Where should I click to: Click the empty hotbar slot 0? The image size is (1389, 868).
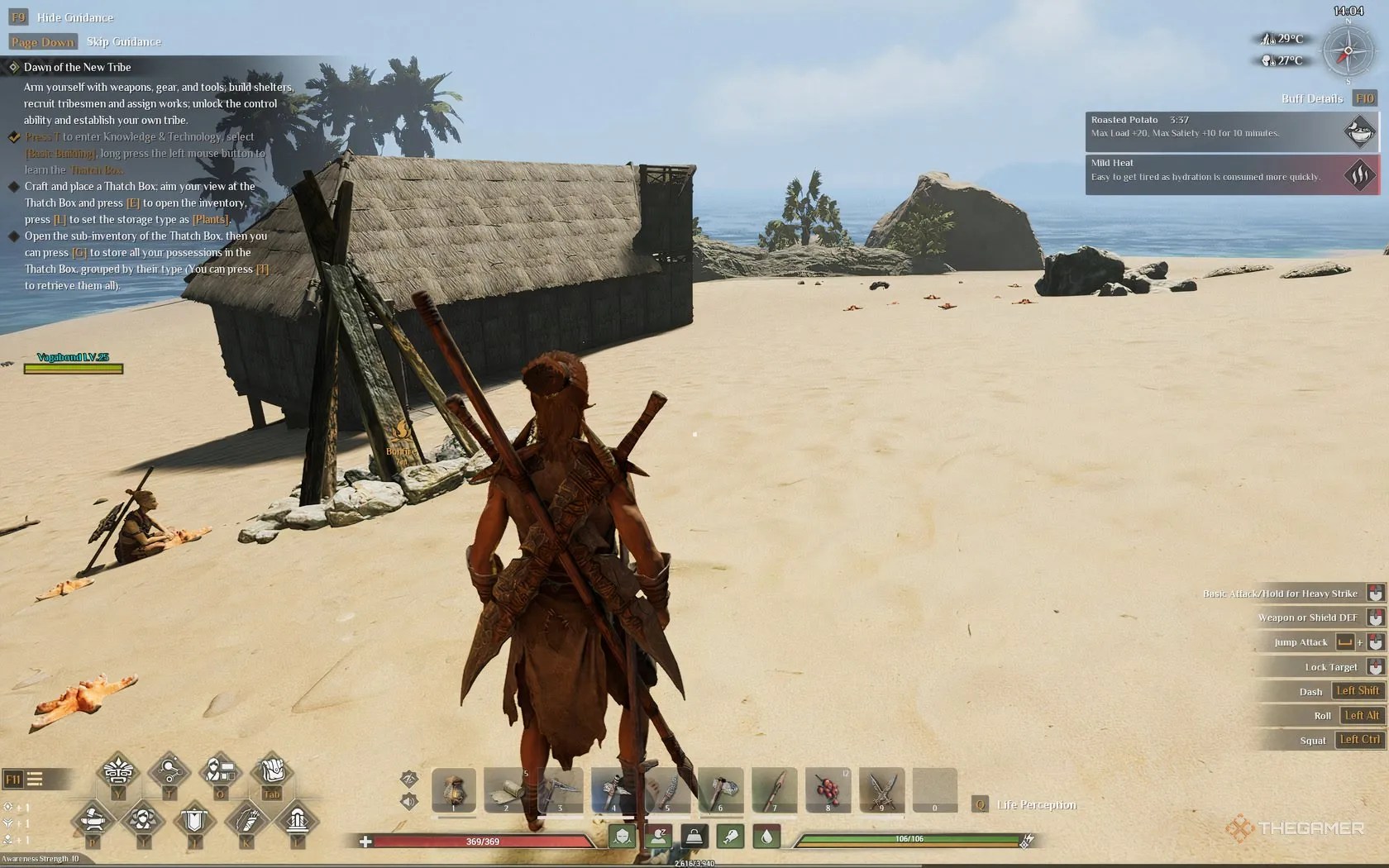click(x=934, y=791)
